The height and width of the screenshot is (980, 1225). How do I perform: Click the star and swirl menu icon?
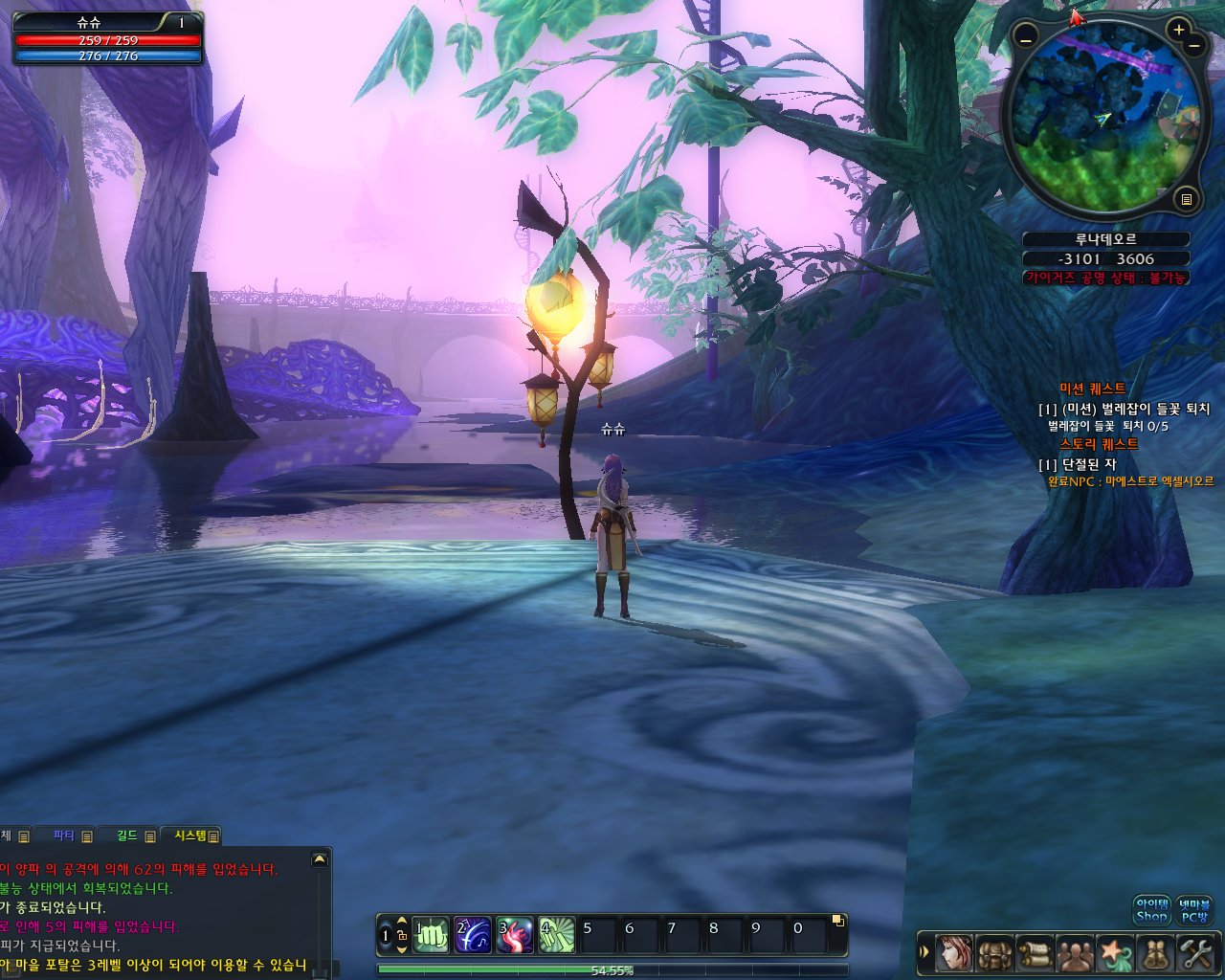(x=1115, y=953)
